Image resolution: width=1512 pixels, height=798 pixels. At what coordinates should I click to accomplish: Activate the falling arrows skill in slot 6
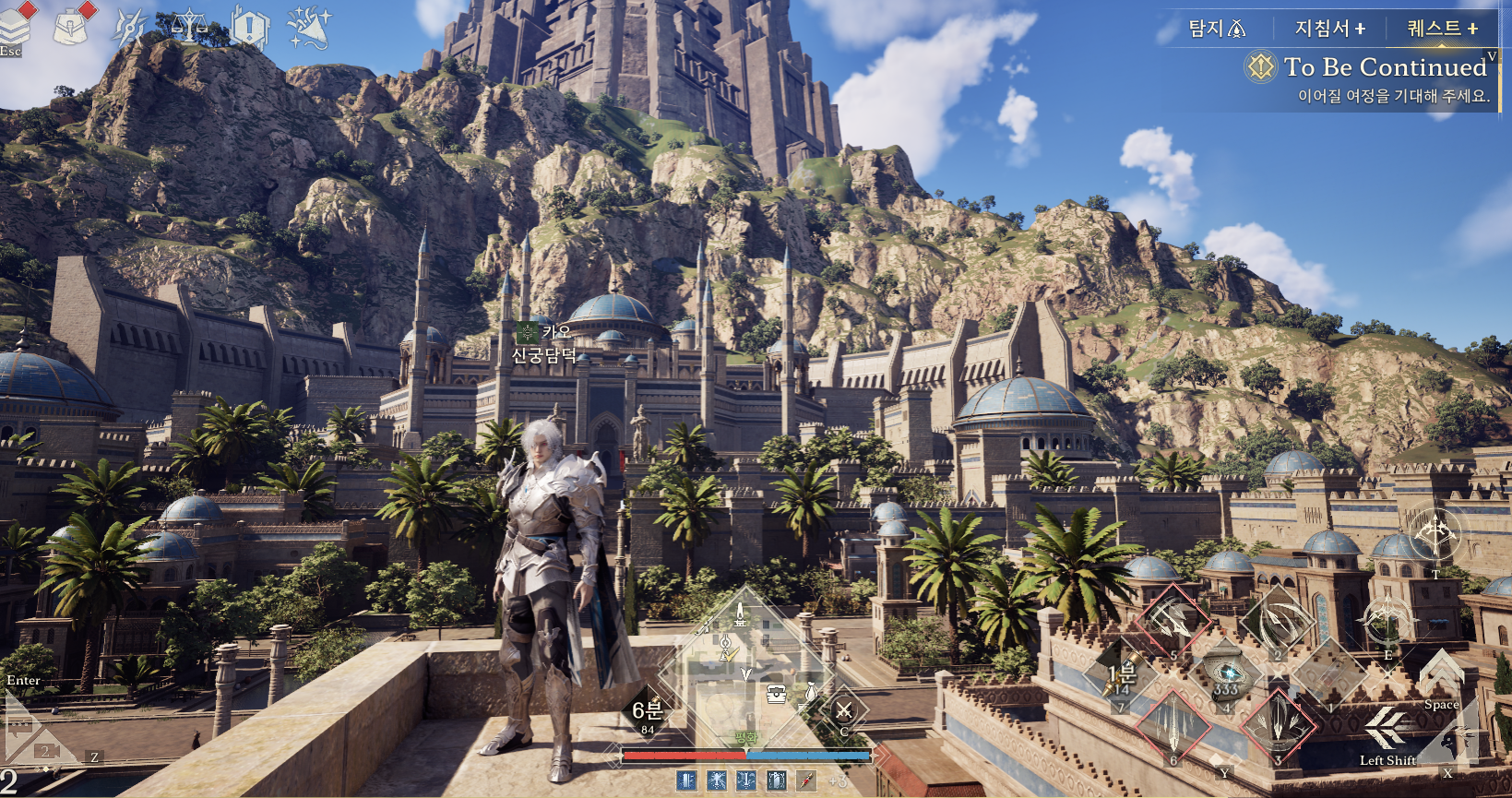pyautogui.click(x=1173, y=726)
